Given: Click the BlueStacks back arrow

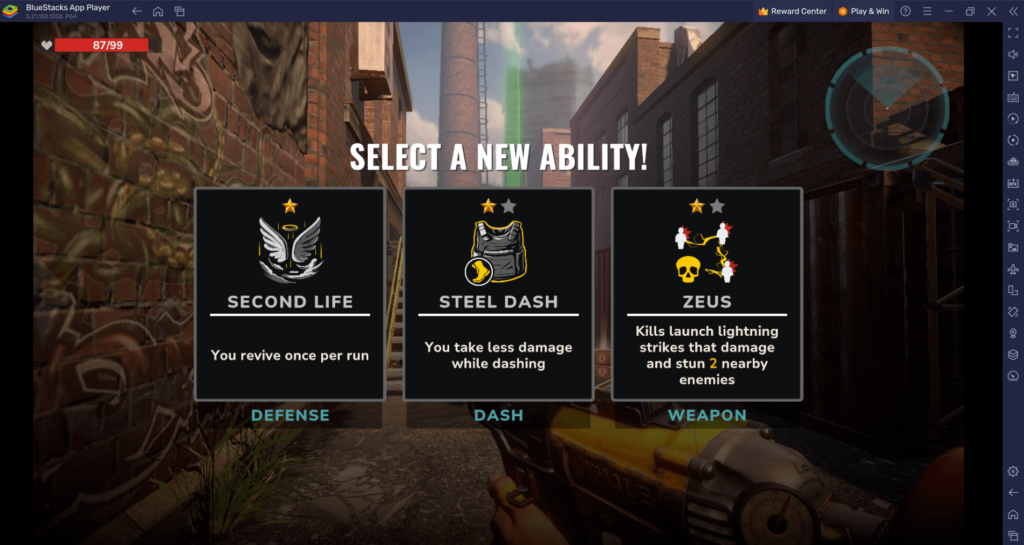Looking at the screenshot, I should [x=136, y=11].
